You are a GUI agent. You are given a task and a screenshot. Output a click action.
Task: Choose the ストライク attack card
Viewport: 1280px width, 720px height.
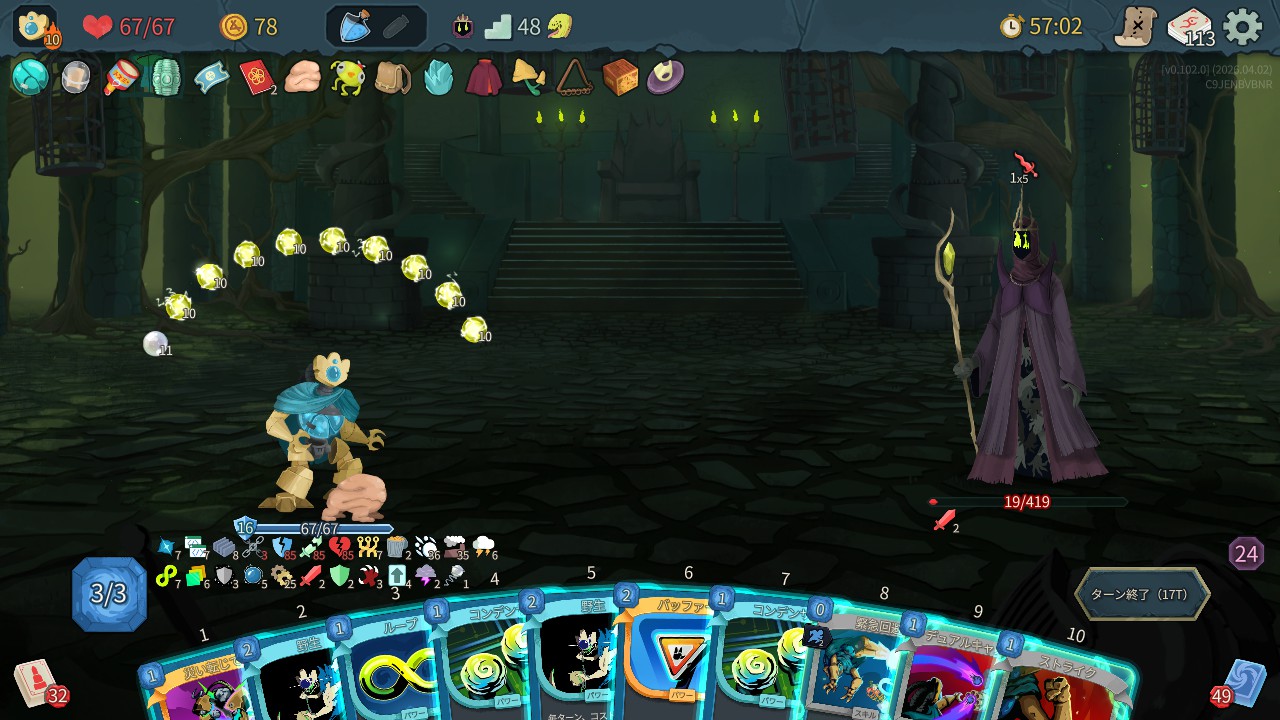1065,682
